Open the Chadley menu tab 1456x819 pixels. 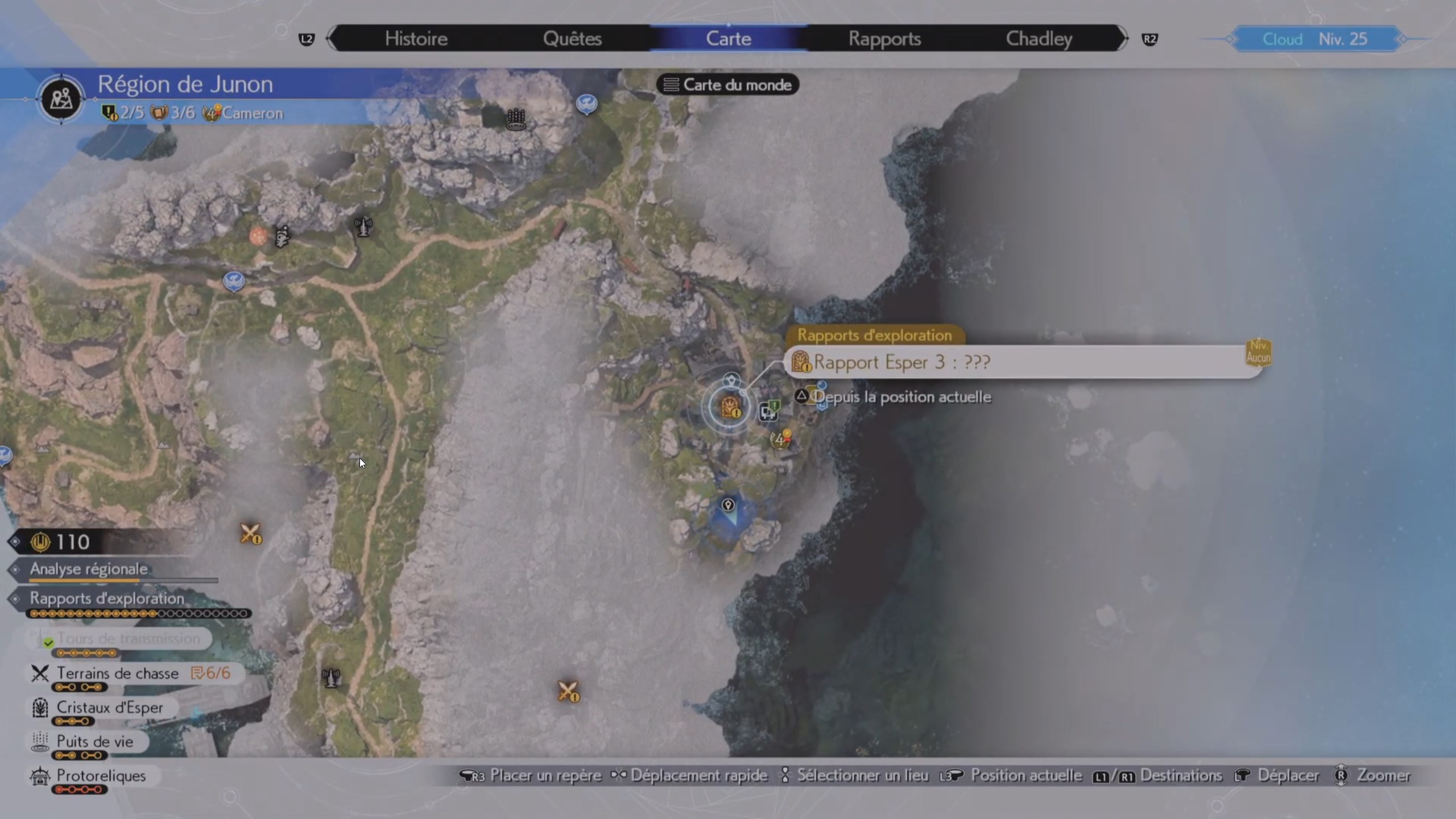[x=1039, y=38]
